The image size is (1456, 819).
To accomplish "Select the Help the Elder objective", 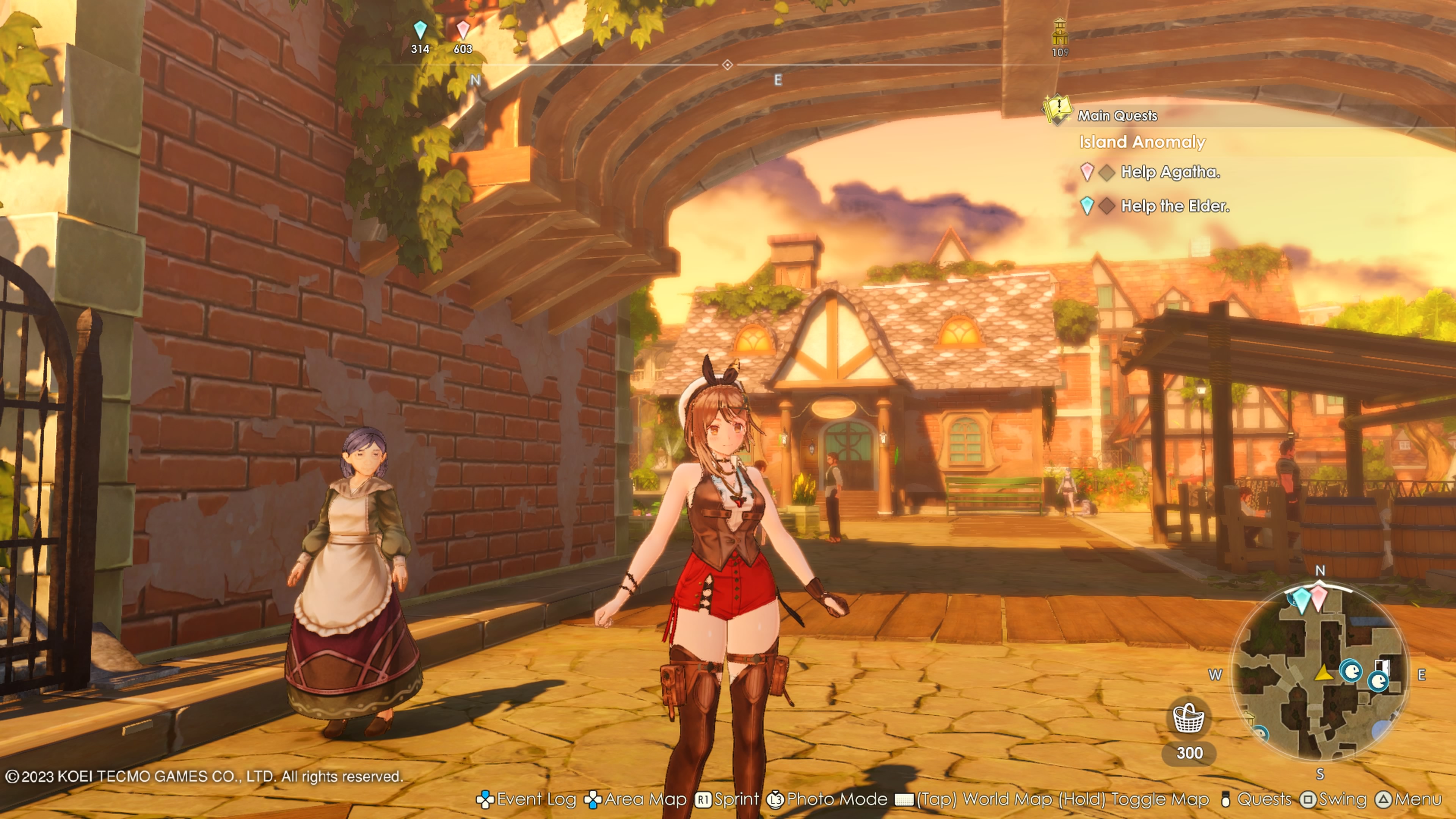I will [x=1175, y=206].
